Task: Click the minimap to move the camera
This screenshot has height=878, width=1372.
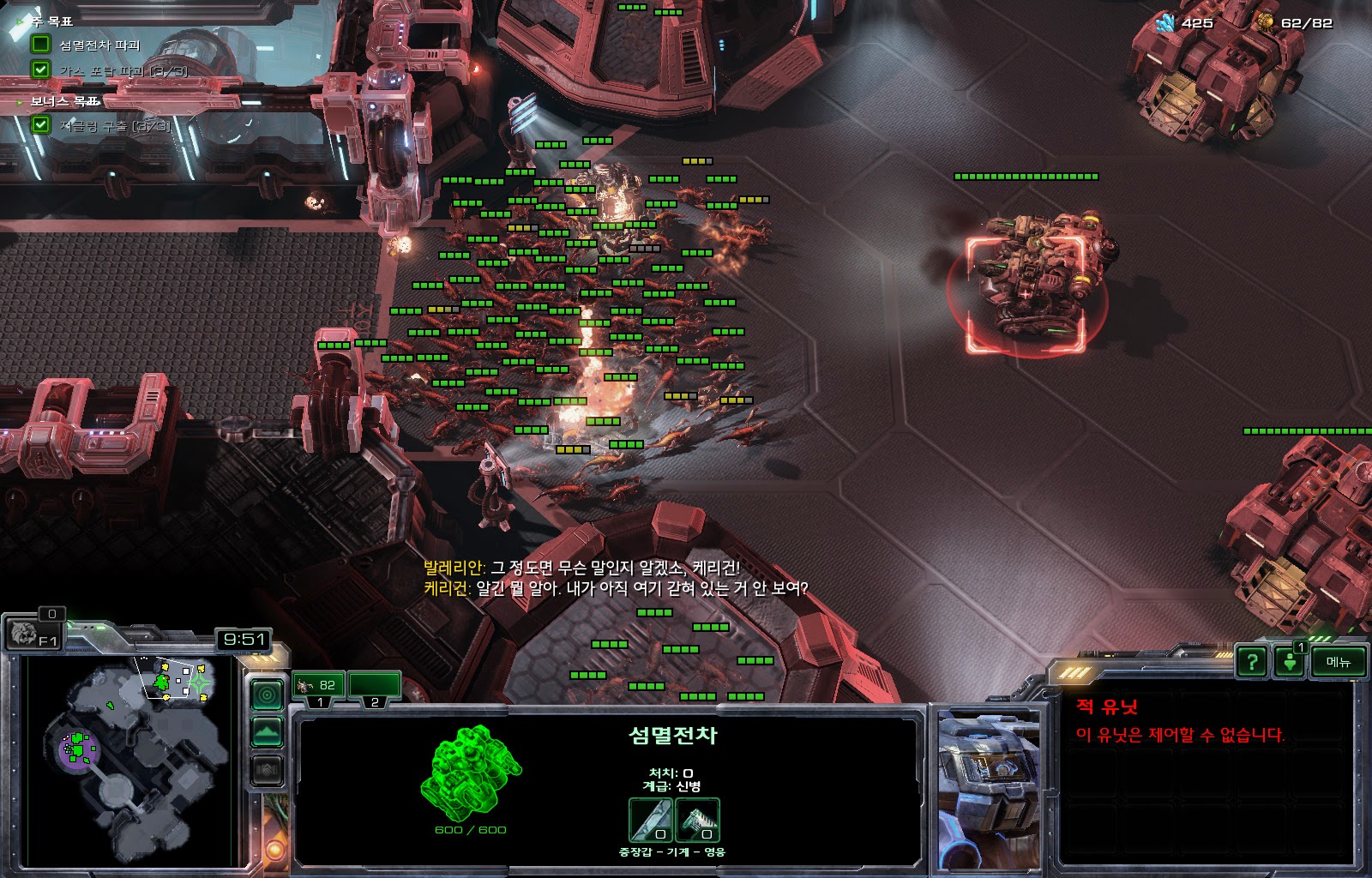Action: (x=129, y=759)
